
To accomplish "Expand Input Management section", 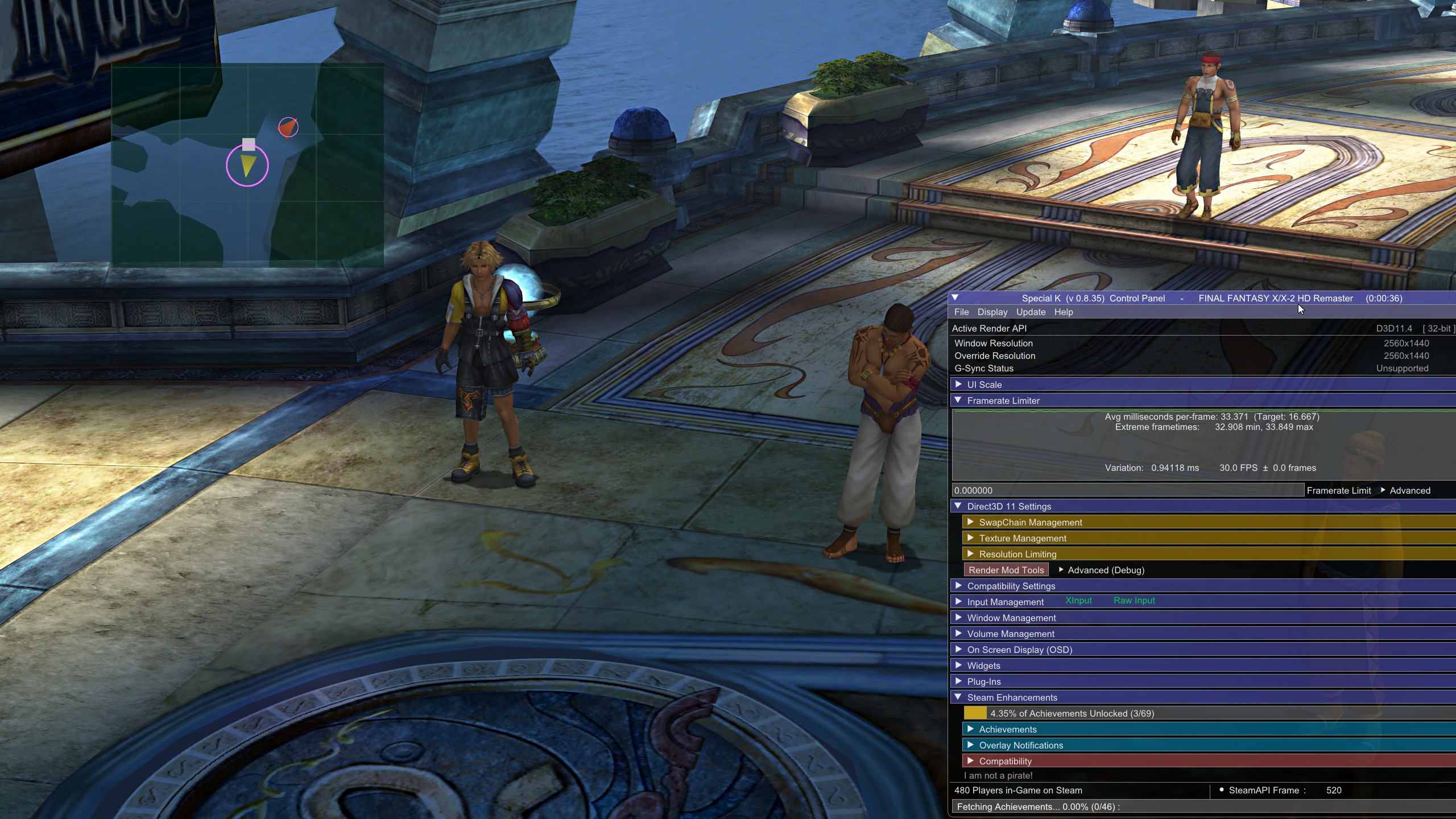I will 1005,602.
